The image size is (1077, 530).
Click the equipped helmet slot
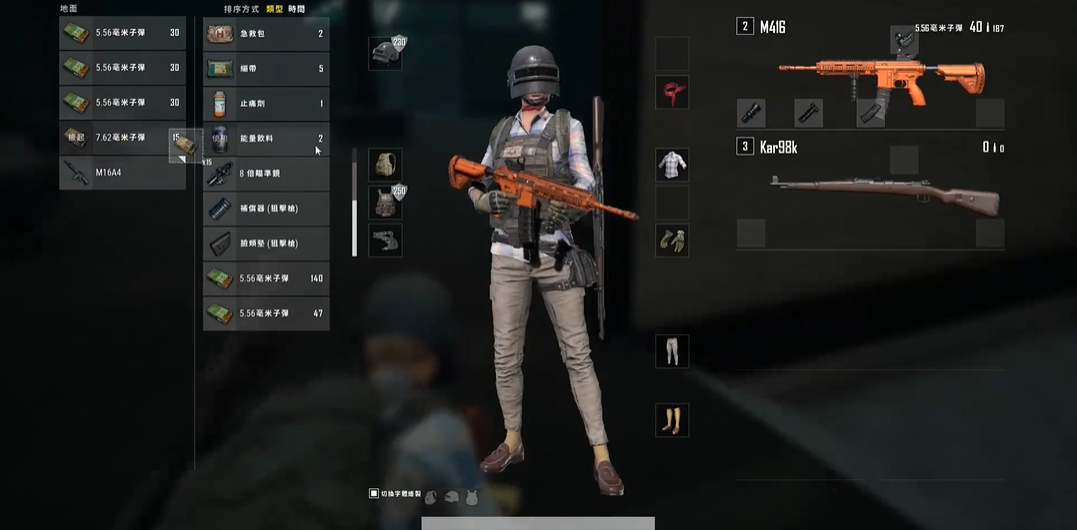385,54
